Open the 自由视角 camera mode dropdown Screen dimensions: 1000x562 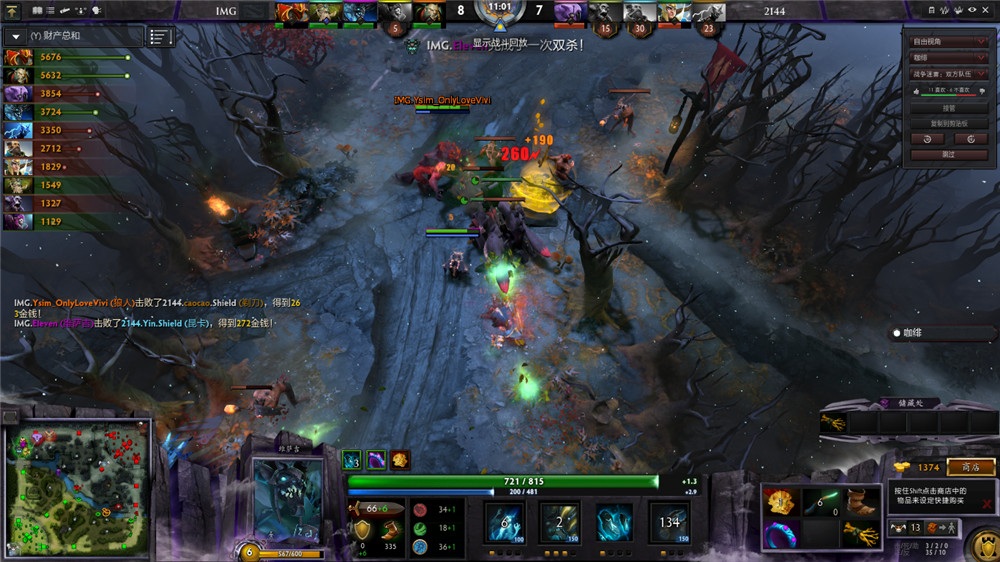(x=948, y=42)
